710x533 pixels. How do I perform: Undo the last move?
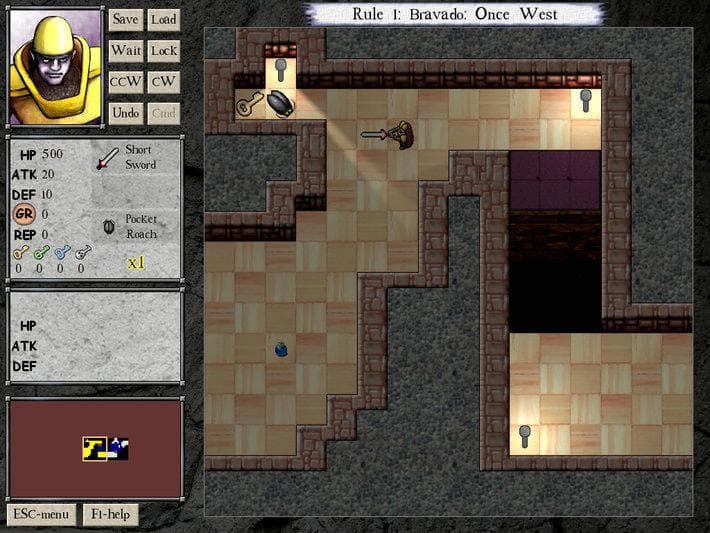pyautogui.click(x=125, y=113)
